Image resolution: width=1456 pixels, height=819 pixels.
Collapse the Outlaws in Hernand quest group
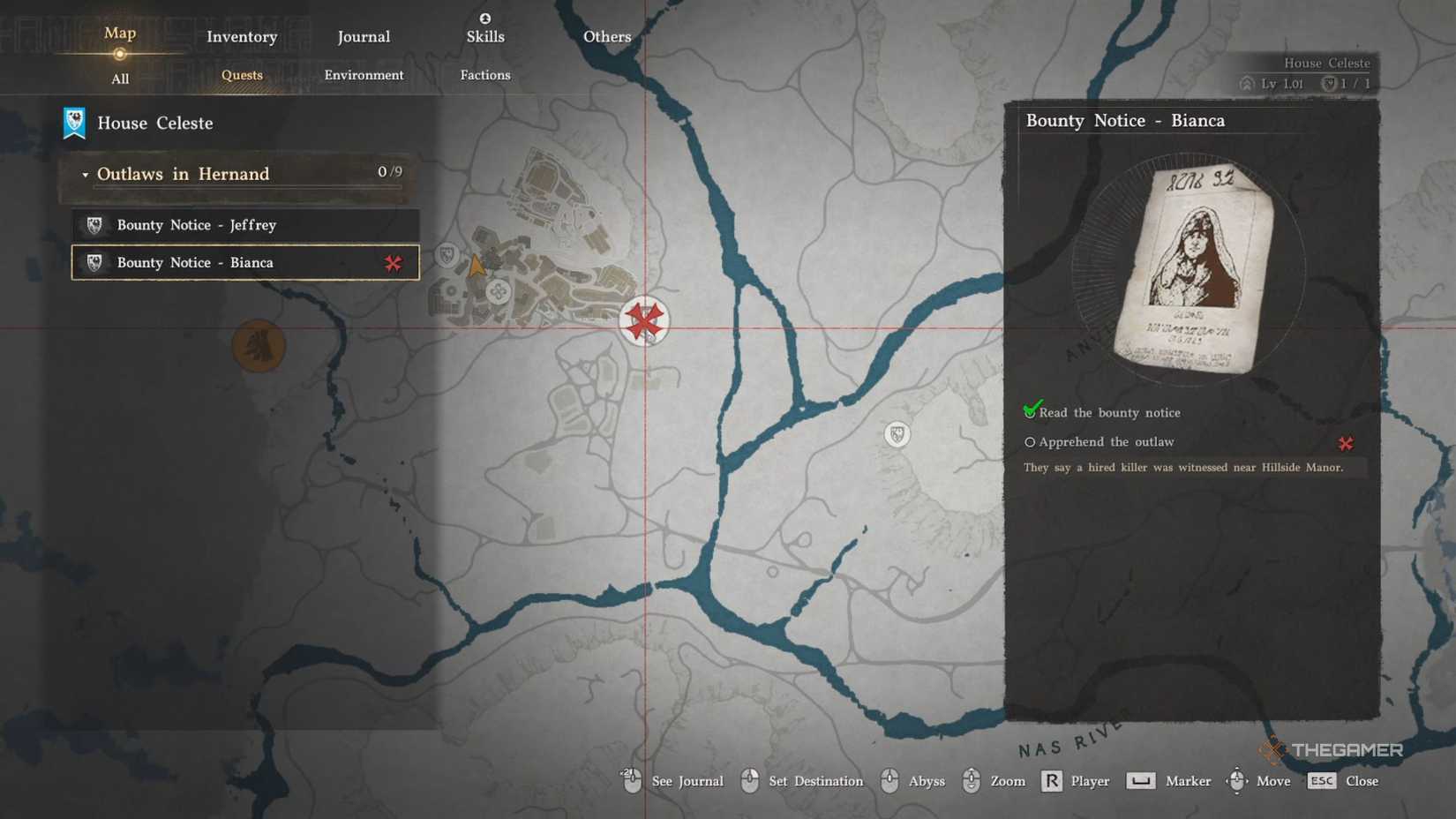click(x=86, y=174)
